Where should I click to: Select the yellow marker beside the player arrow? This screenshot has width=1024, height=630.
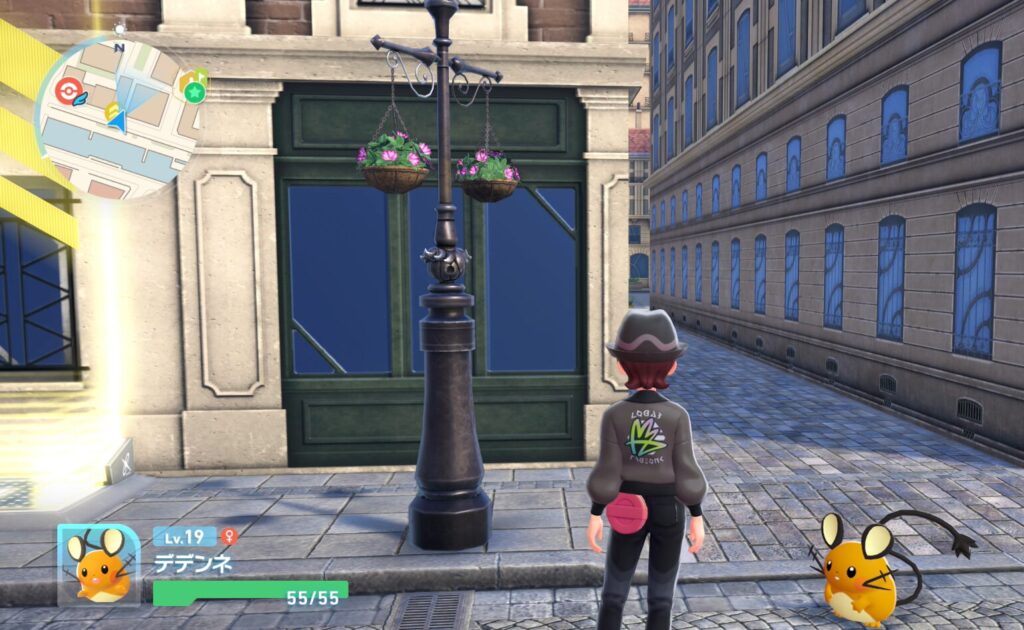111,111
